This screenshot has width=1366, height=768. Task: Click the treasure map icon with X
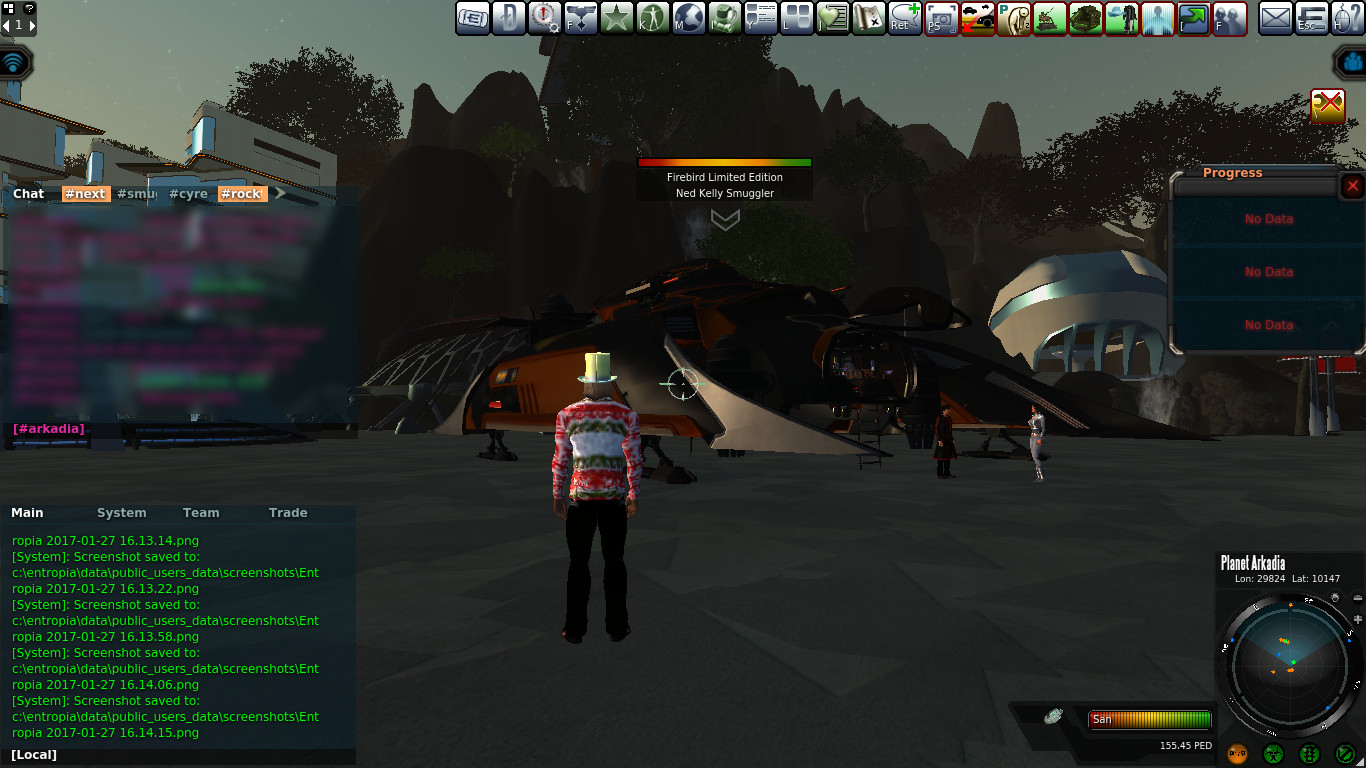(869, 18)
